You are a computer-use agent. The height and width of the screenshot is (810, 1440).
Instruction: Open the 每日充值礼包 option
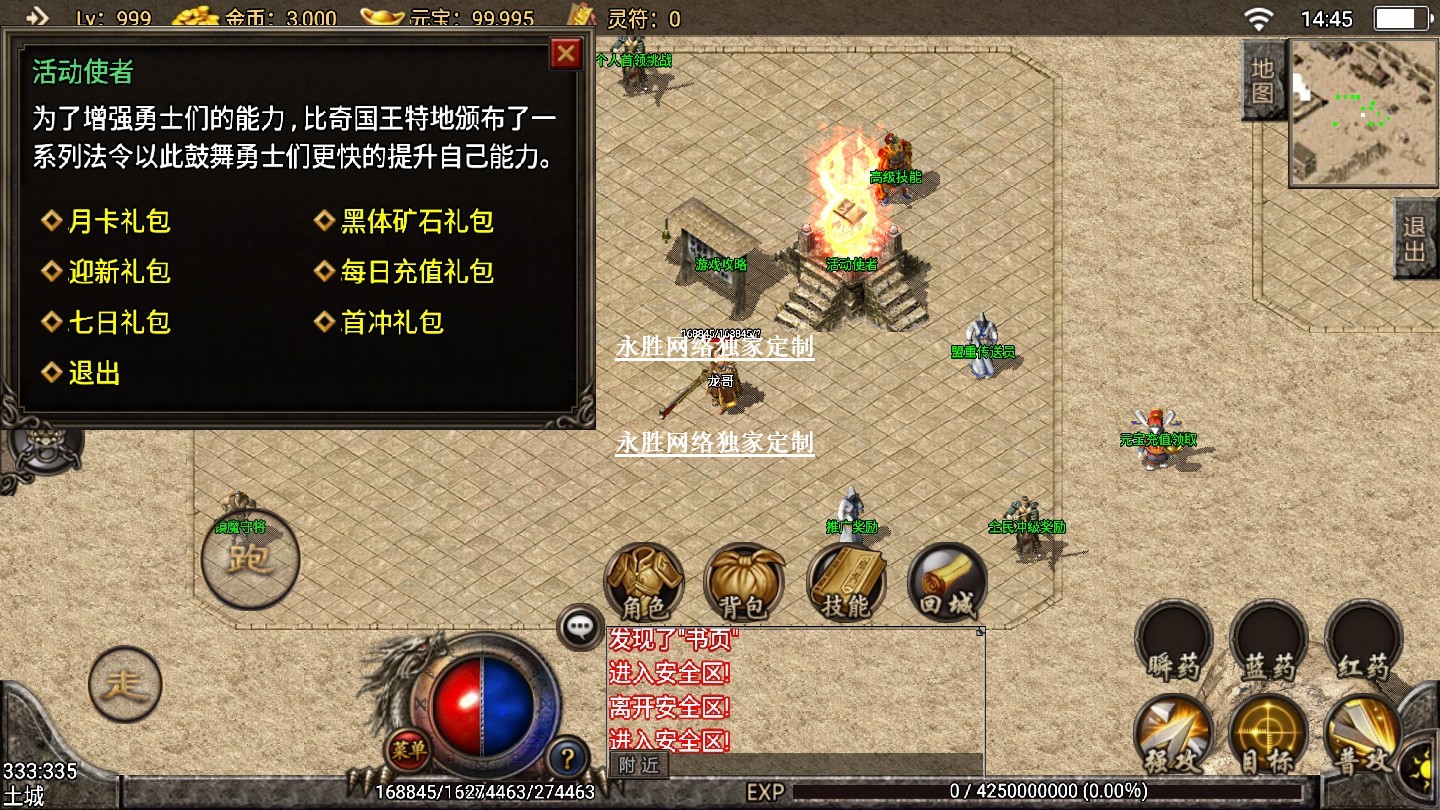click(416, 272)
